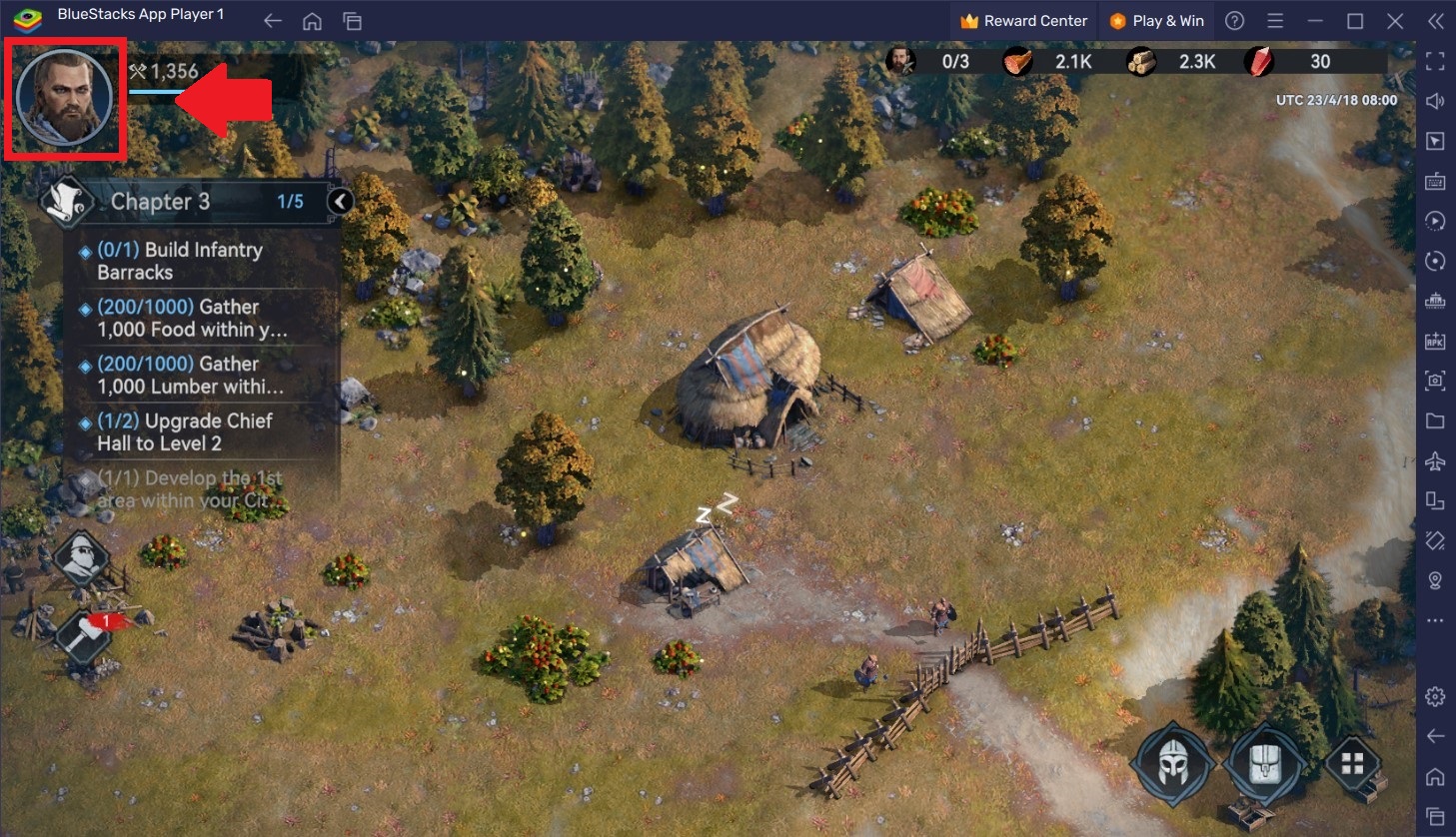
Task: Mute sound via the speaker icon
Action: point(1436,101)
